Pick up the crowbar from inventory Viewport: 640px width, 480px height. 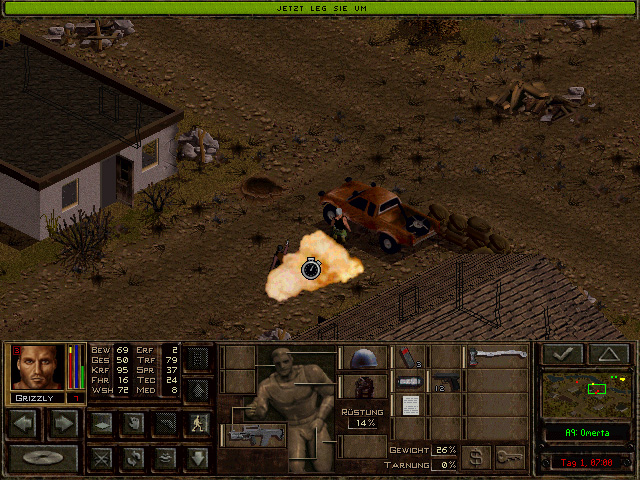(496, 357)
